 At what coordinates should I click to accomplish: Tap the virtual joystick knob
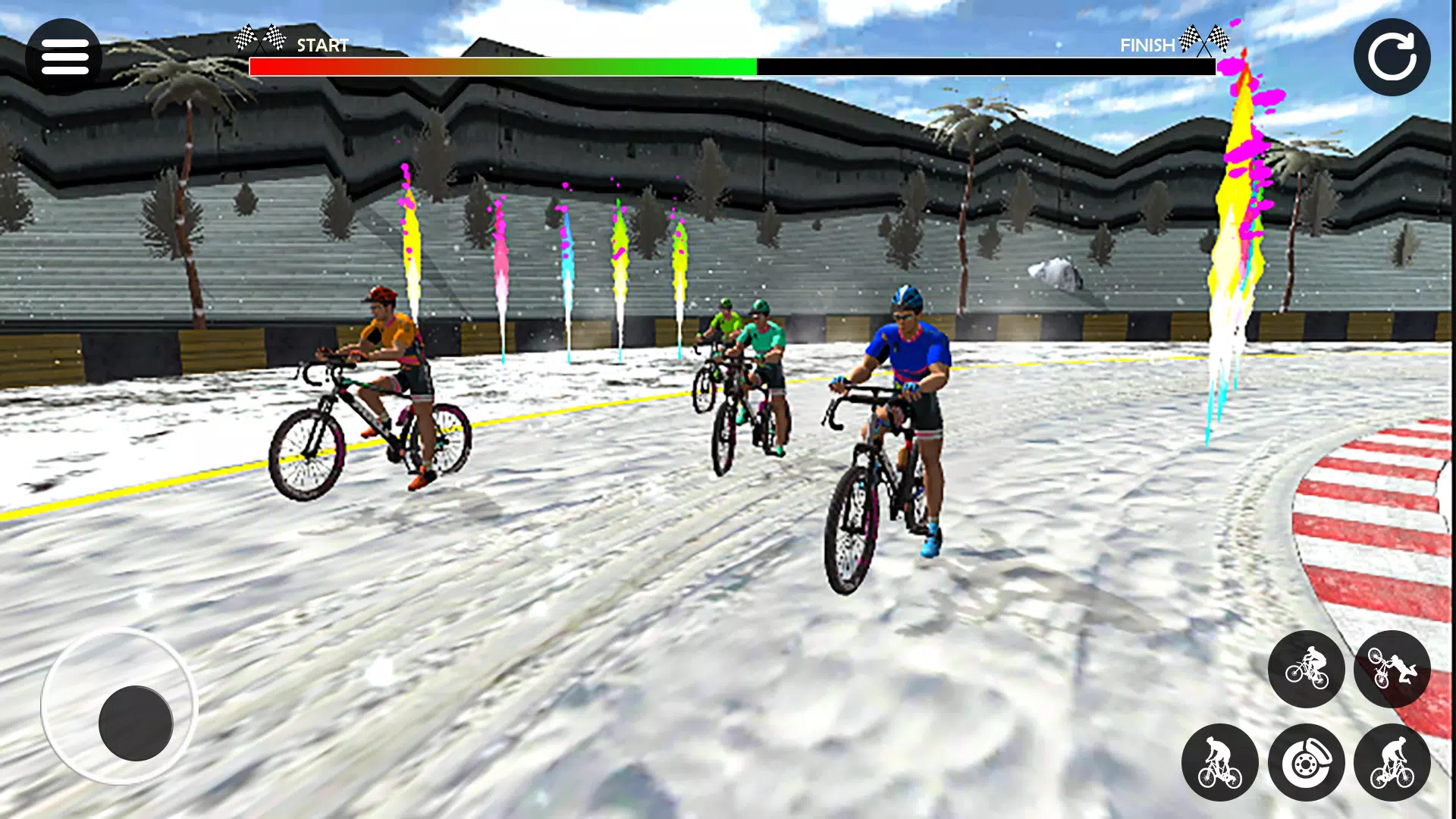pyautogui.click(x=136, y=723)
